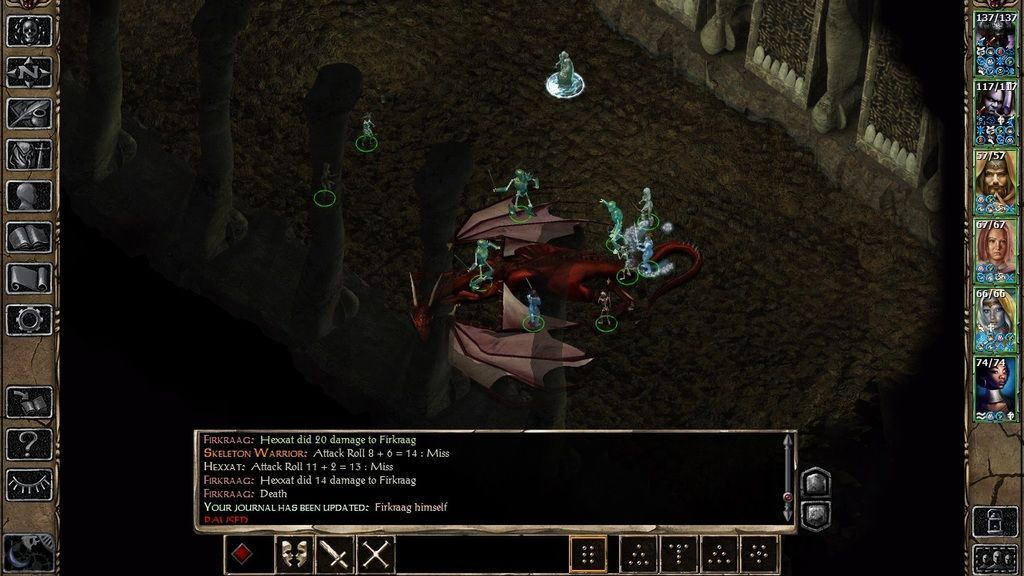This screenshot has height=576, width=1024.
Task: Open dialogue with the masks talk button
Action: 293,554
